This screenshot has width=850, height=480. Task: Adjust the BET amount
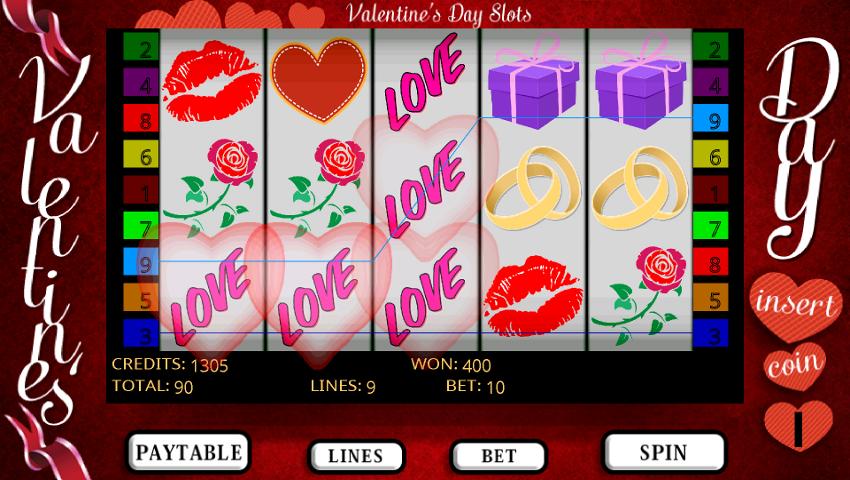coord(498,456)
